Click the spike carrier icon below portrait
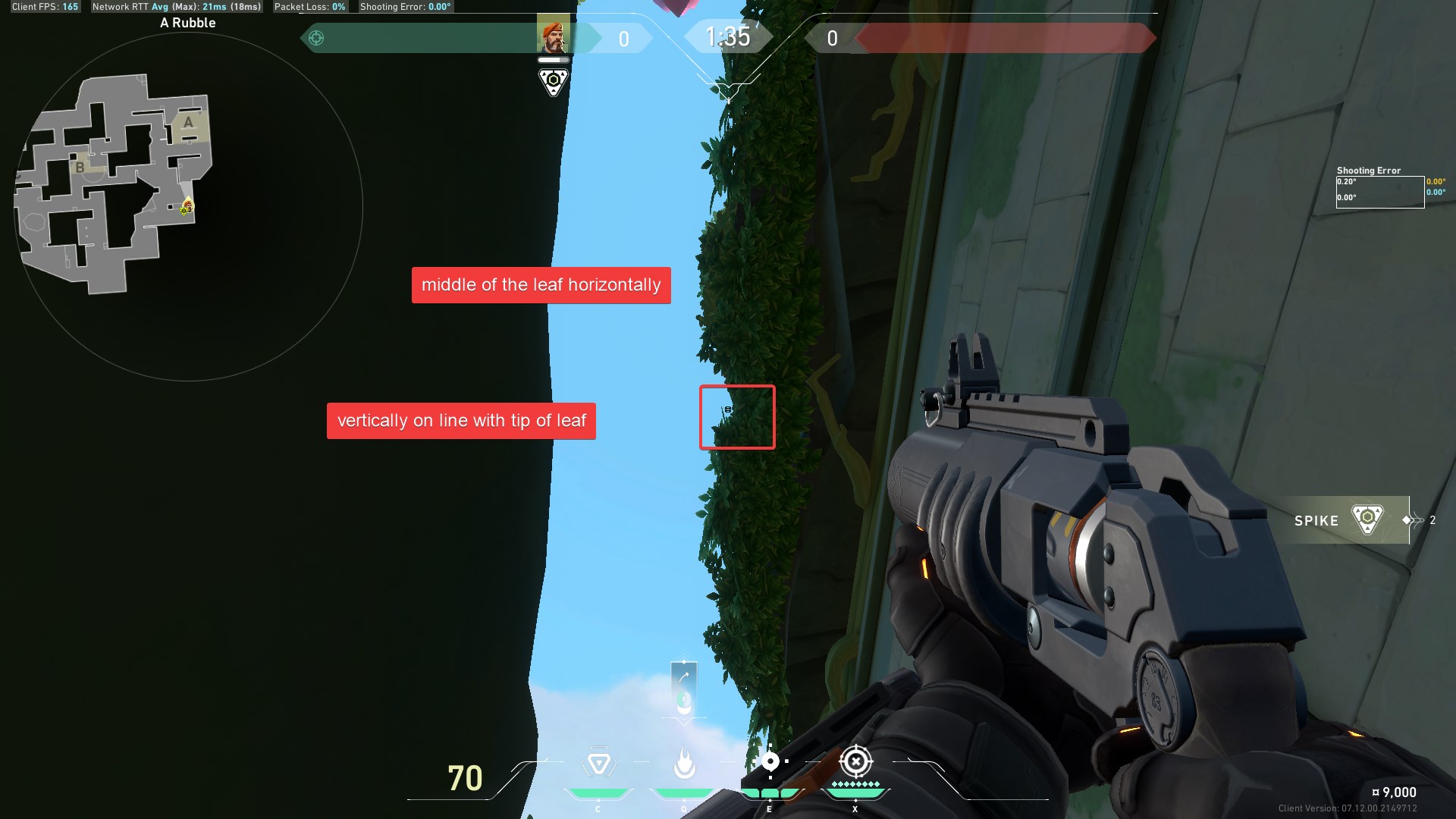 click(554, 81)
